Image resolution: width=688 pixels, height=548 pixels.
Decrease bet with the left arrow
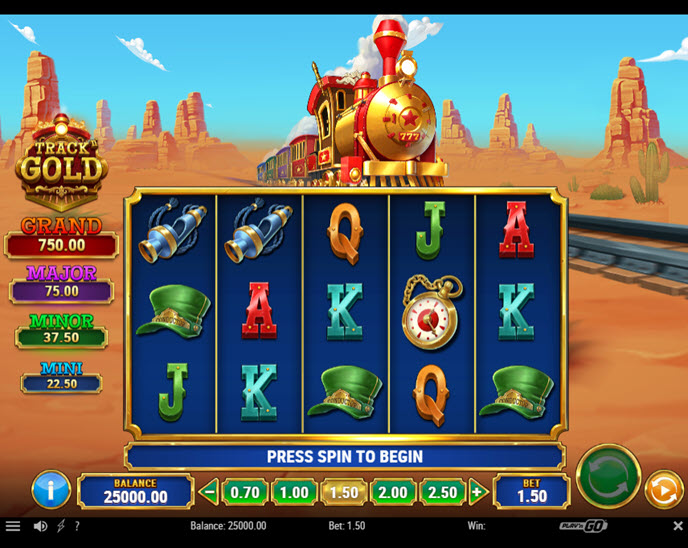(x=209, y=492)
